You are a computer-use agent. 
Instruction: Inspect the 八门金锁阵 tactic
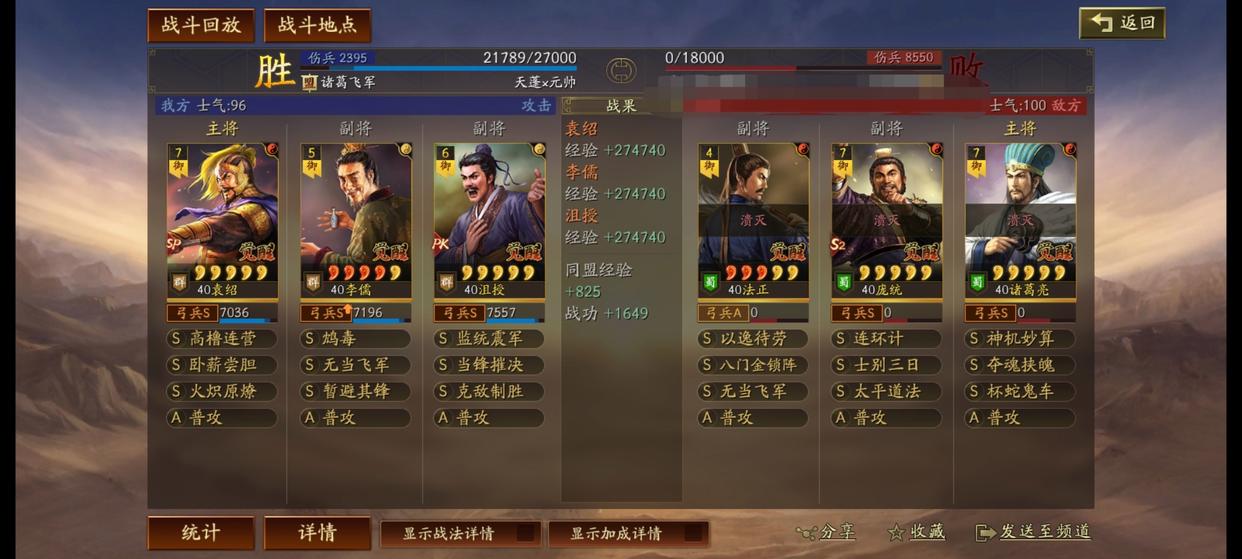tap(753, 365)
